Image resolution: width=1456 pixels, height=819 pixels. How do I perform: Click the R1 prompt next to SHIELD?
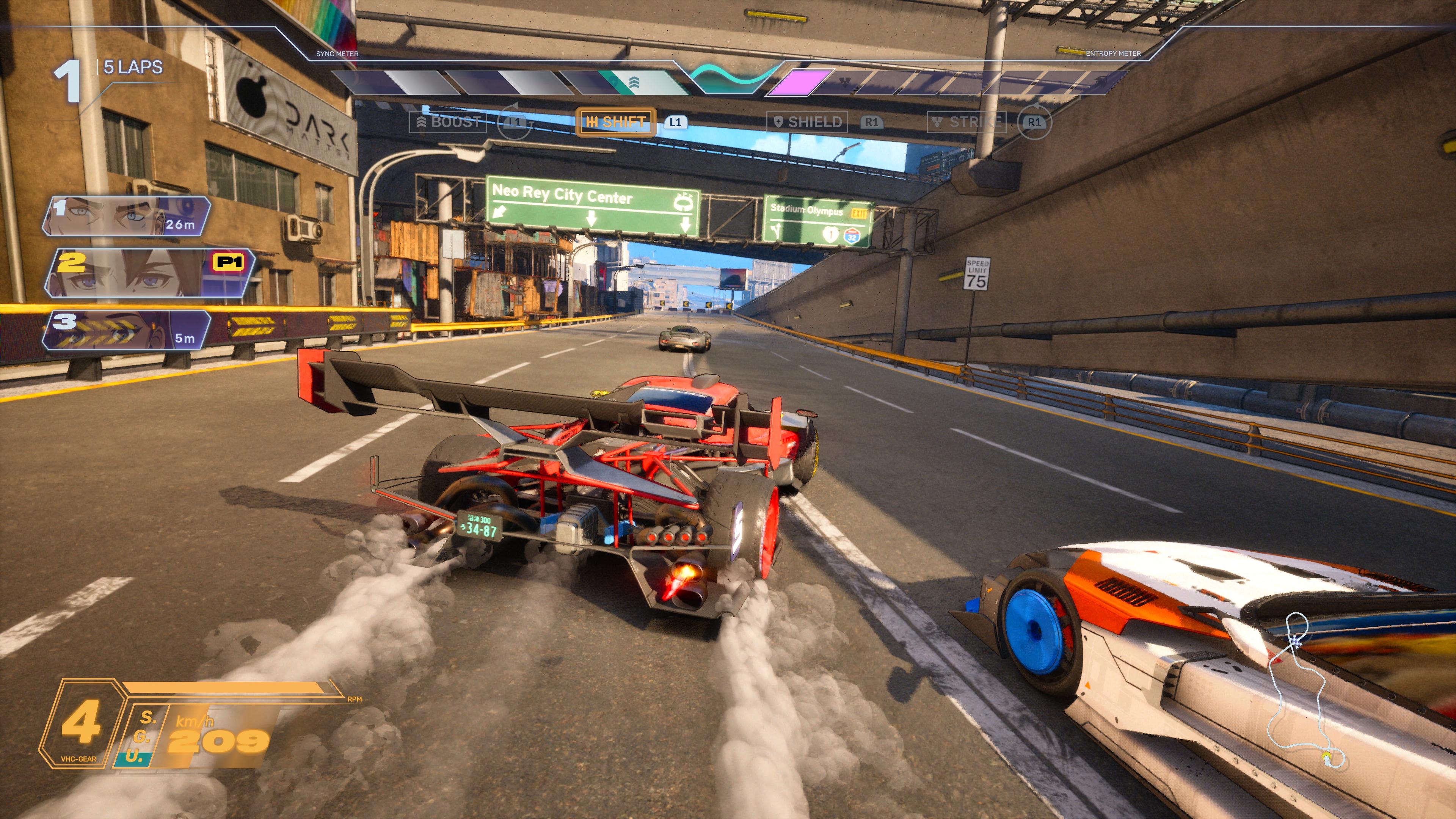(x=869, y=122)
